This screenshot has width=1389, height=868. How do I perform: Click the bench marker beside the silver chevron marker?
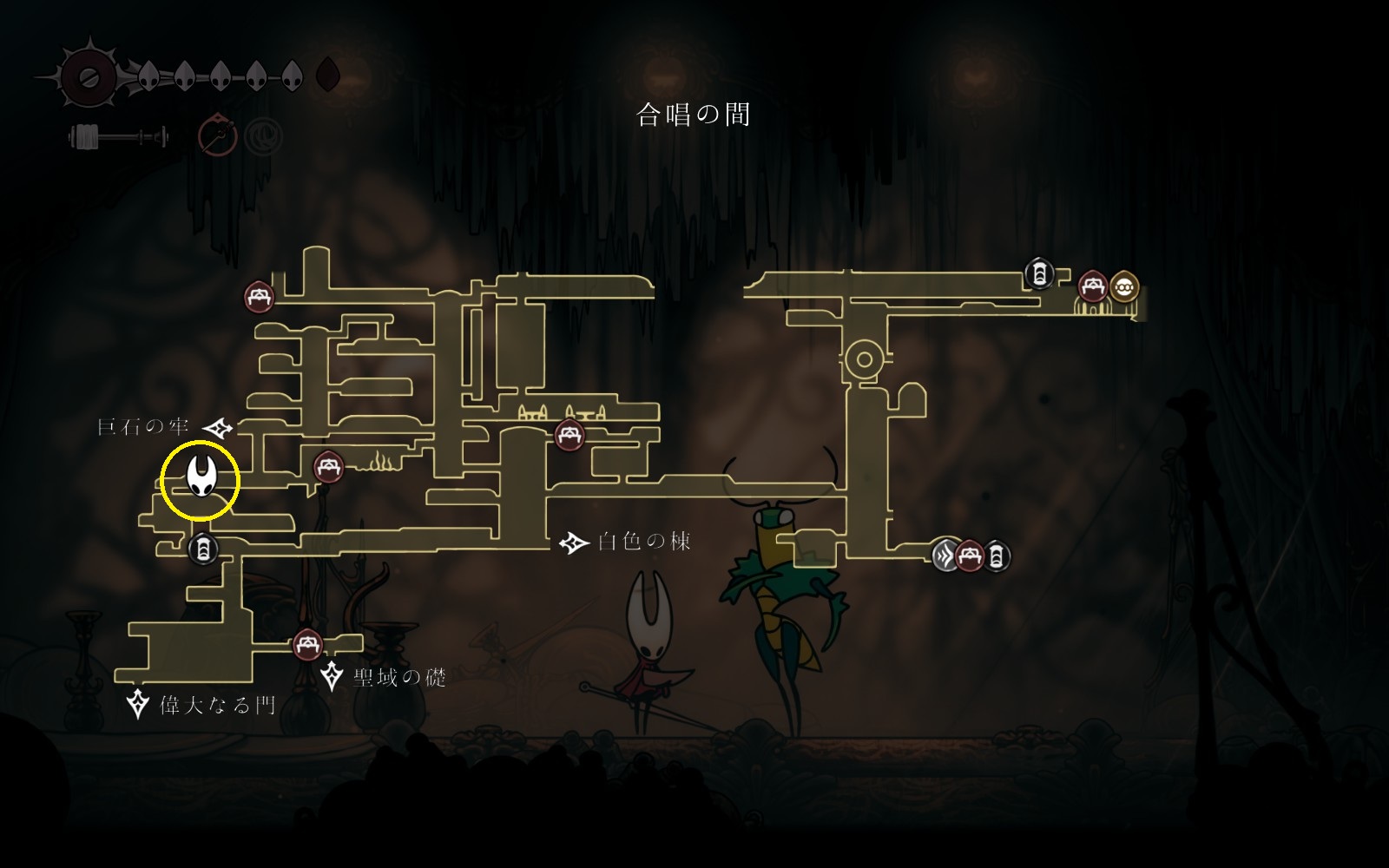[970, 555]
